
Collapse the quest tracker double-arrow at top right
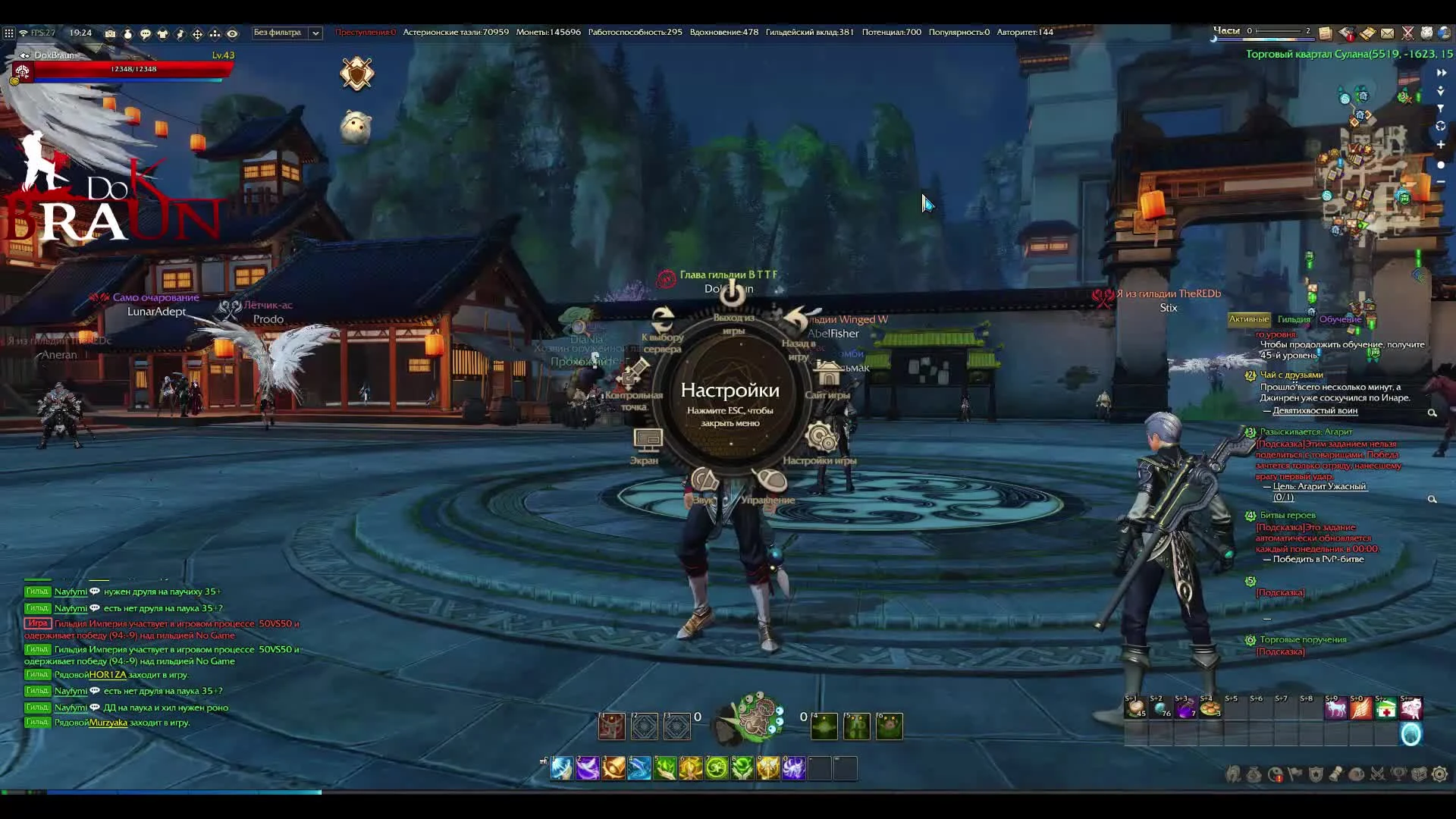(x=1440, y=73)
